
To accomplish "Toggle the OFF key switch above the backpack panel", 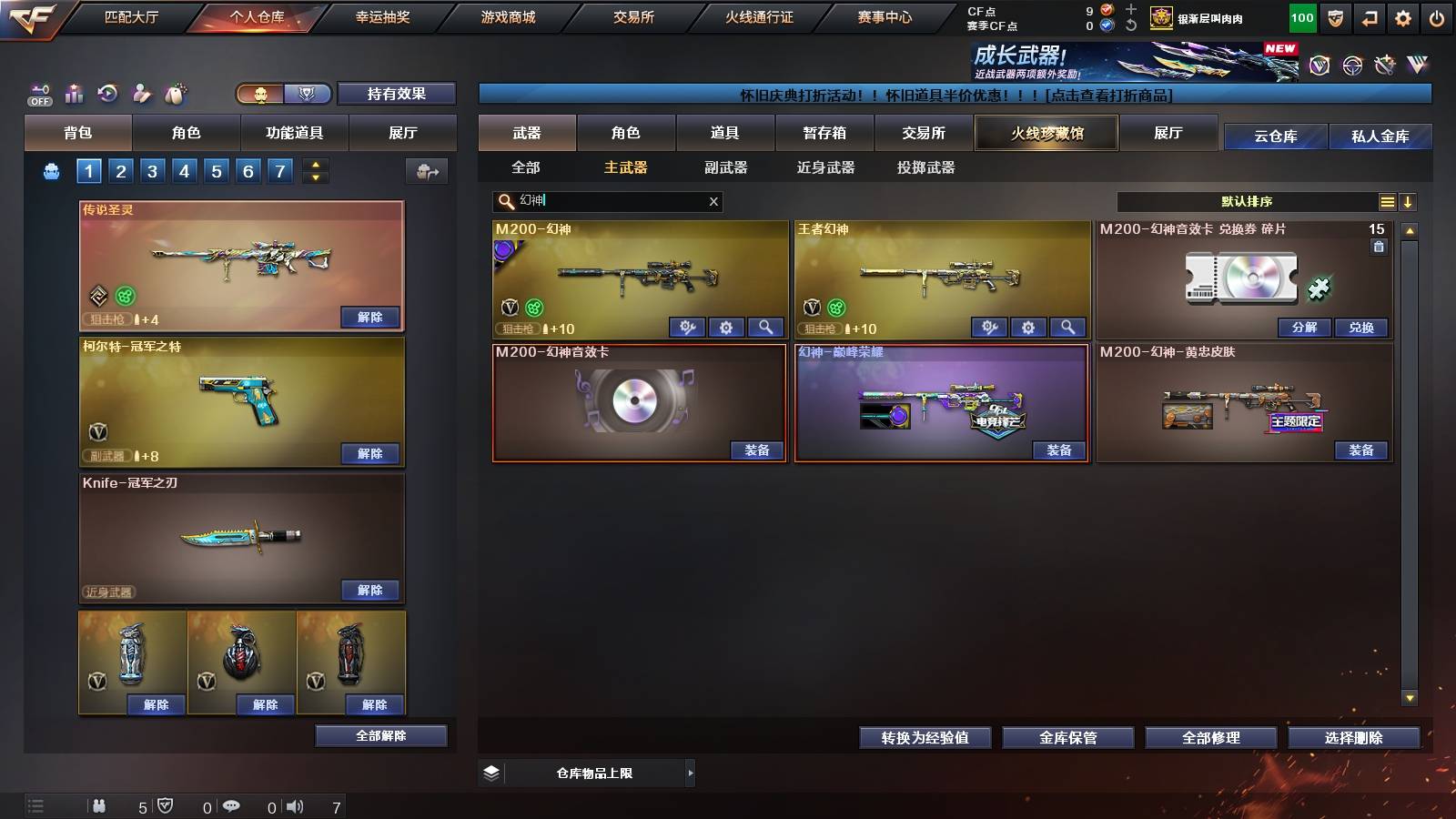I will 38,92.
